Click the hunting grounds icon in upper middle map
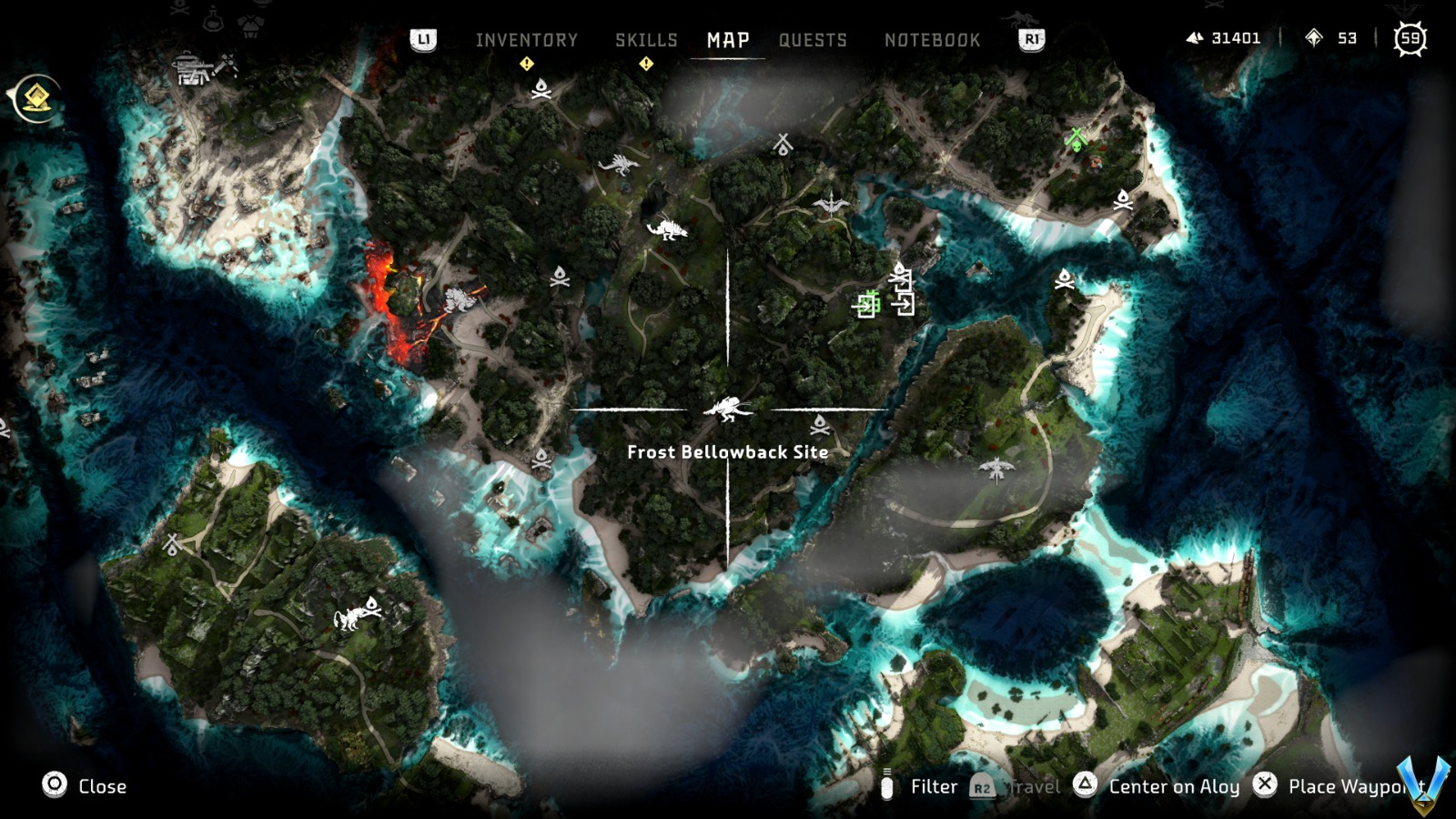 coord(784,143)
